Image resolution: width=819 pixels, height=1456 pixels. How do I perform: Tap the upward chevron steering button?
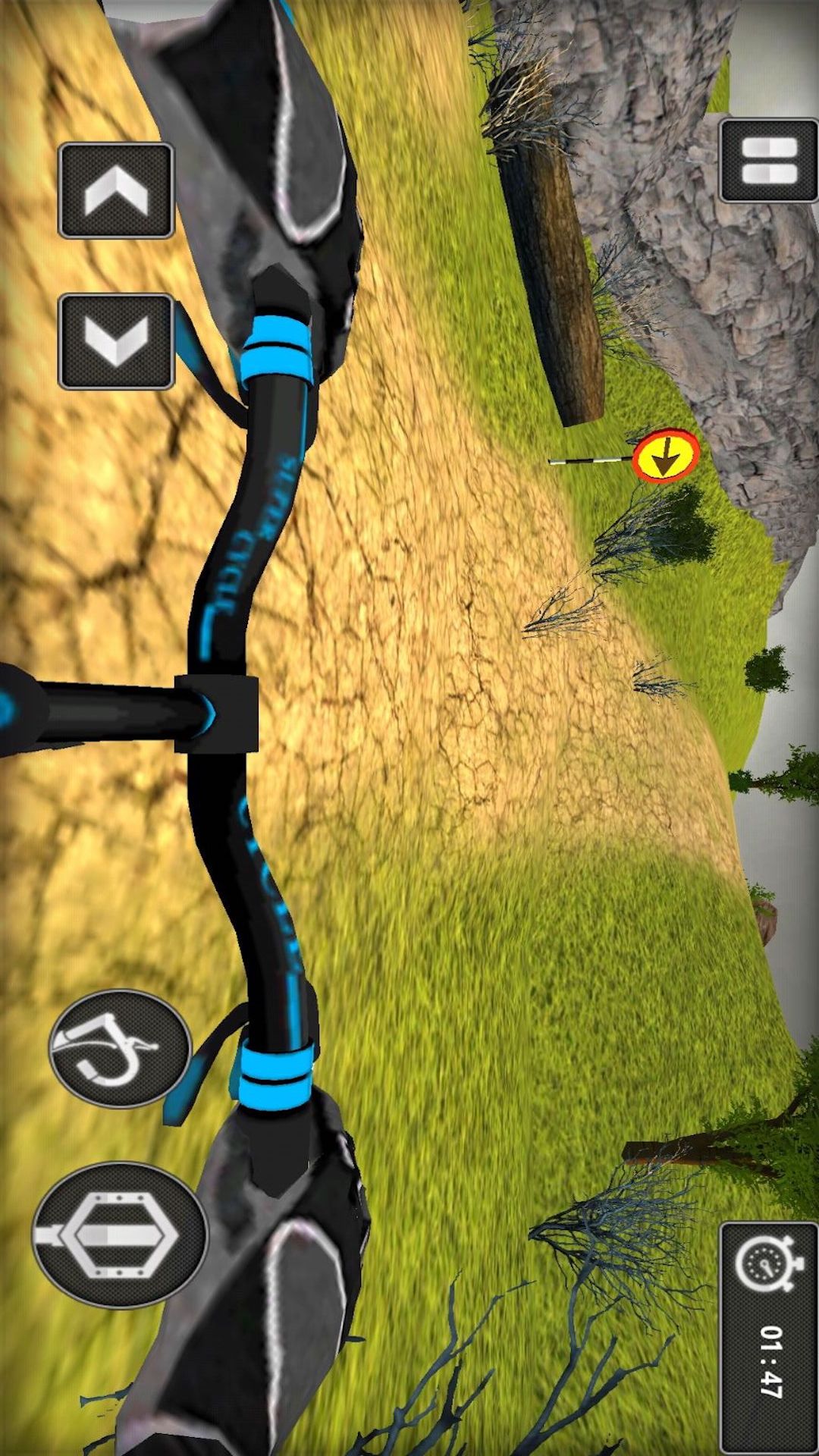coord(116,191)
